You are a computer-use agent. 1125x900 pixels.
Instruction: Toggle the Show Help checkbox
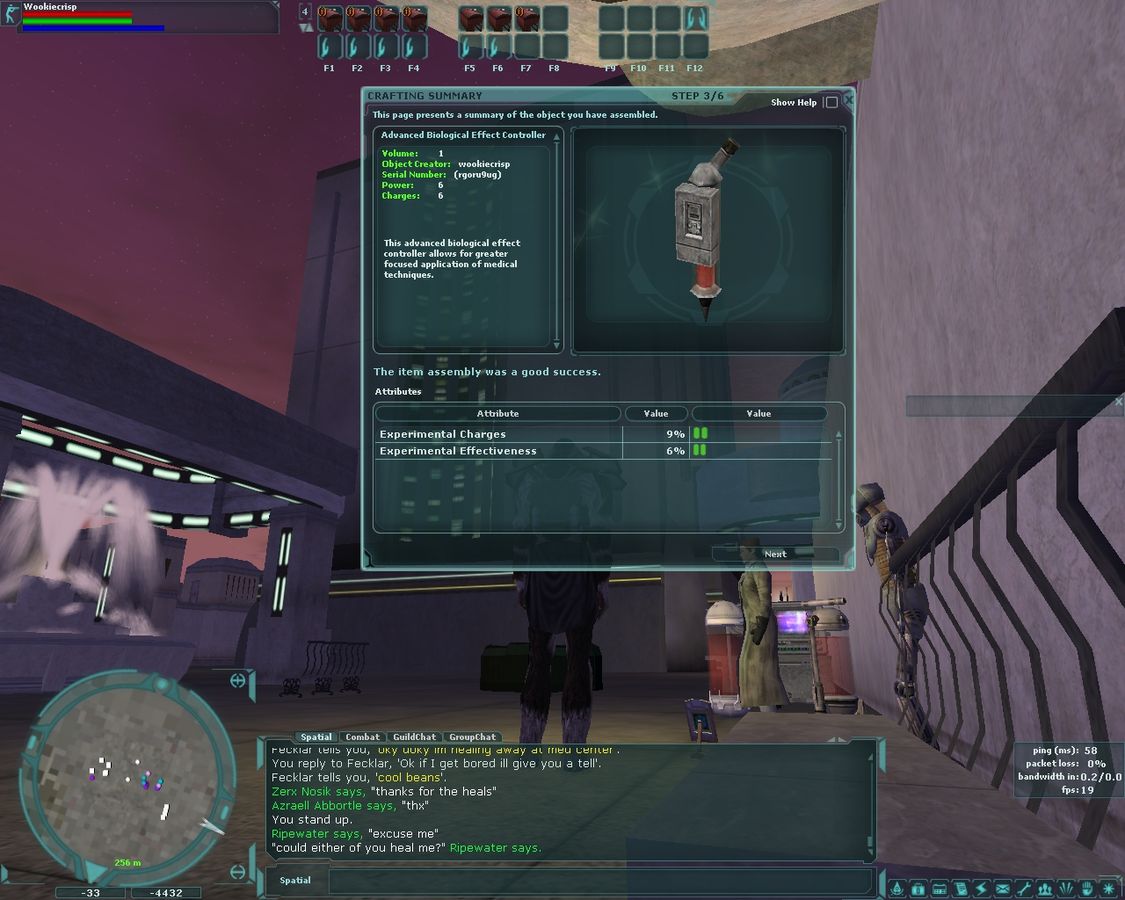(831, 103)
